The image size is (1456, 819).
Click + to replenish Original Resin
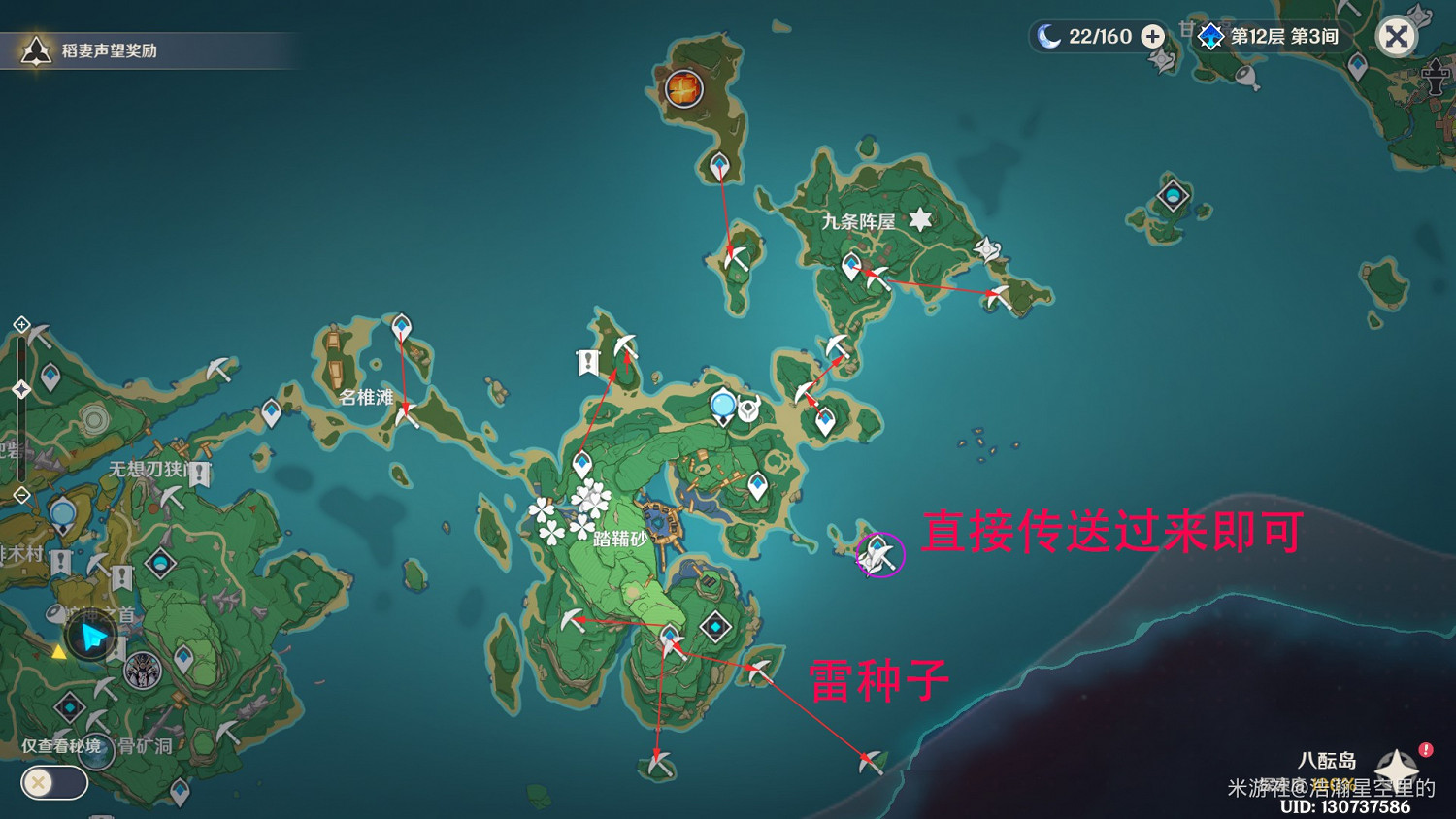(1151, 37)
